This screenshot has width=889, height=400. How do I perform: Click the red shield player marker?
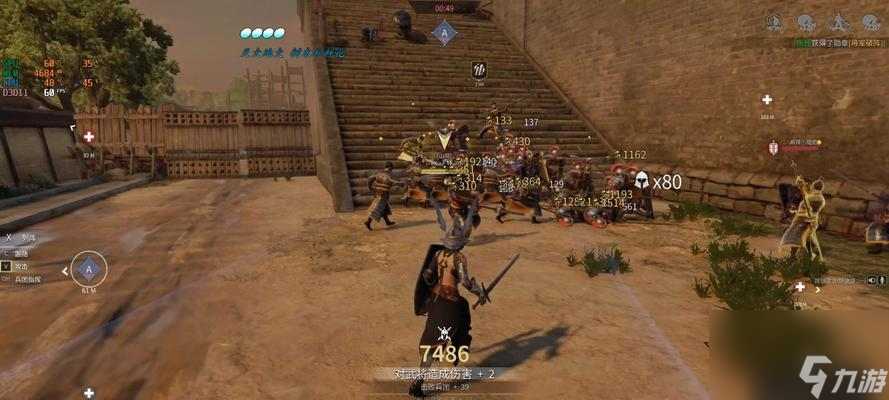(772, 148)
